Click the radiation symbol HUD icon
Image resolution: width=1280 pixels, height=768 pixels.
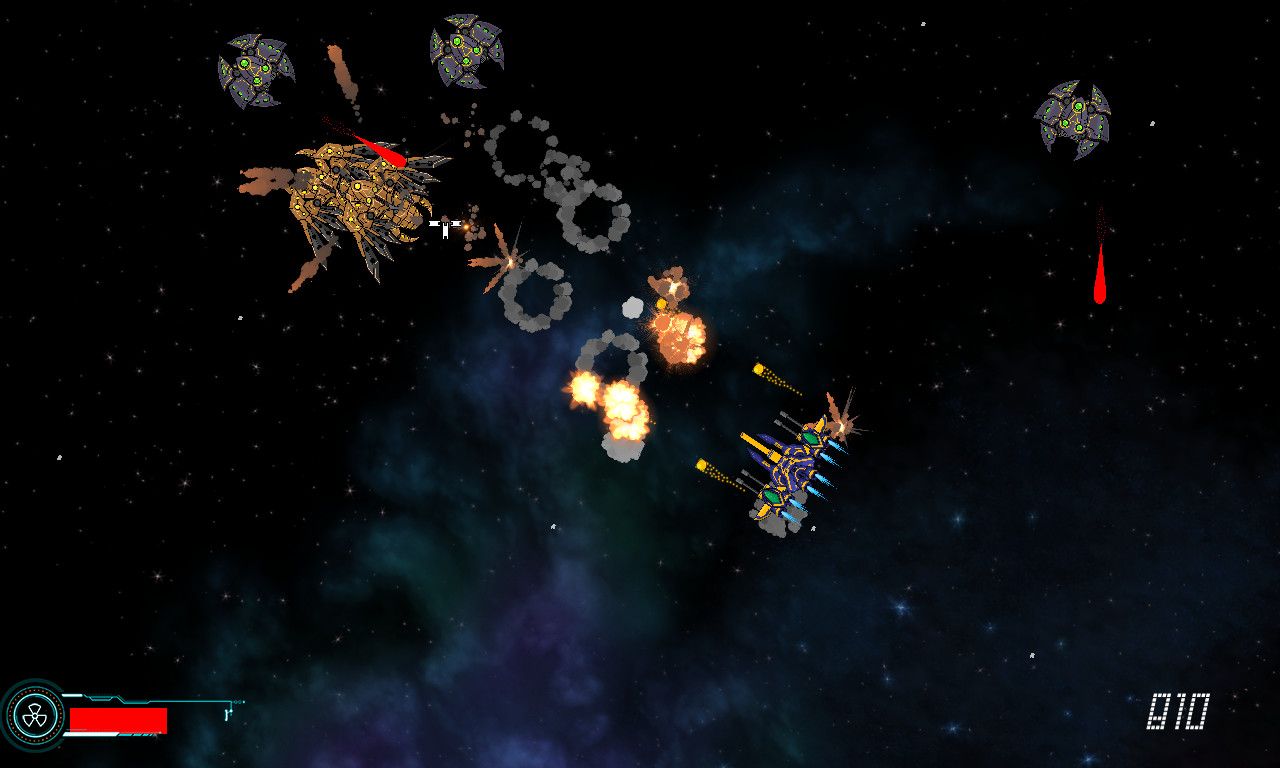click(33, 716)
